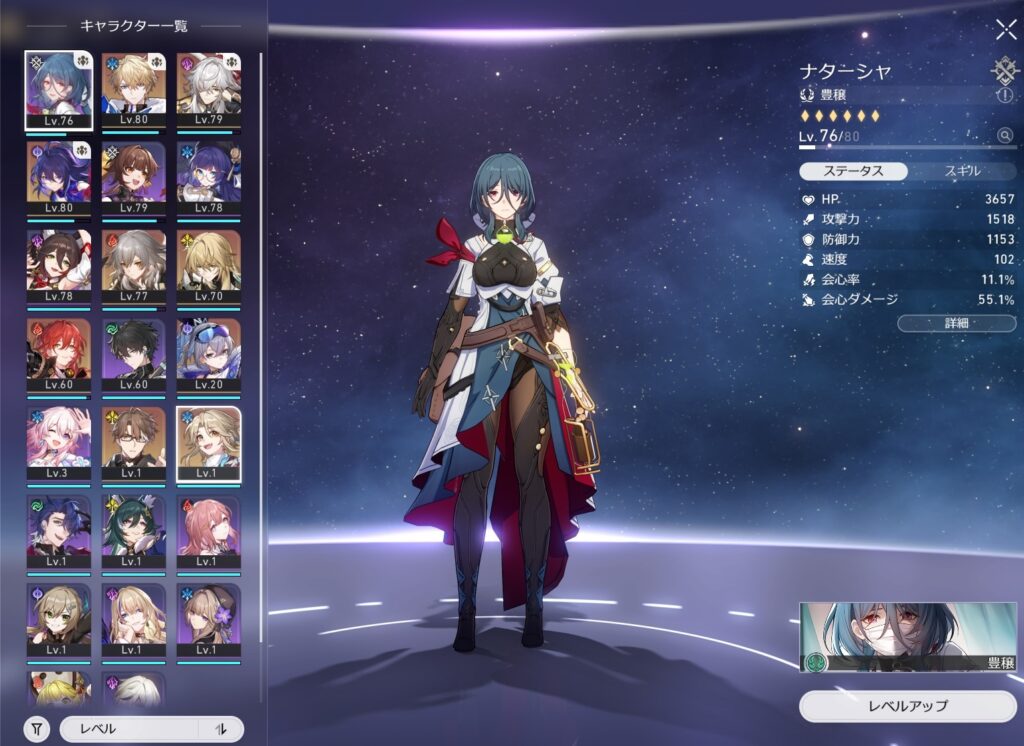This screenshot has height=746, width=1024.
Task: Select the Lv.20 character portrait
Action: pos(208,354)
